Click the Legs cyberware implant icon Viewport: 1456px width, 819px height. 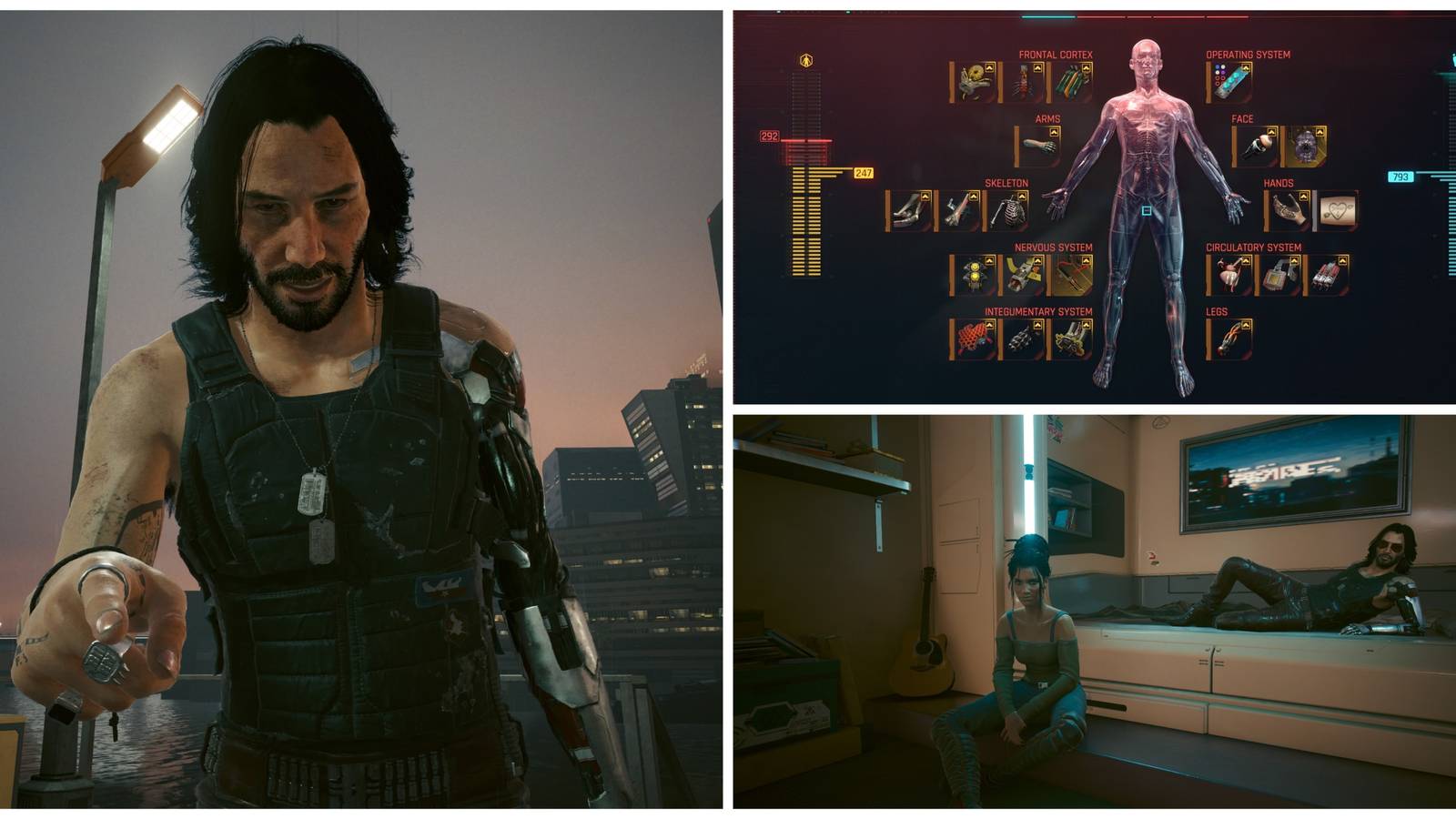pos(1229,339)
